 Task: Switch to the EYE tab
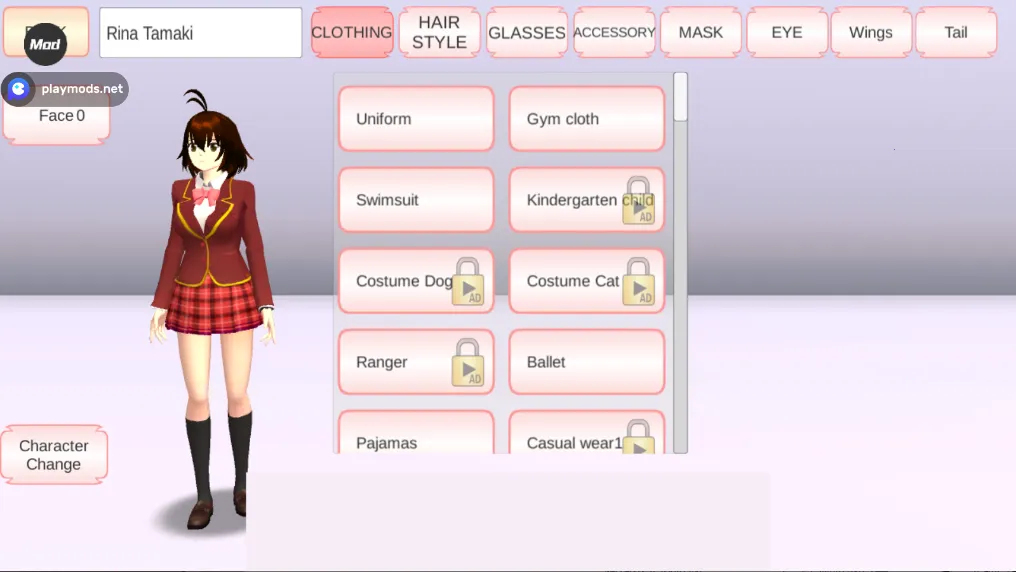pyautogui.click(x=787, y=32)
